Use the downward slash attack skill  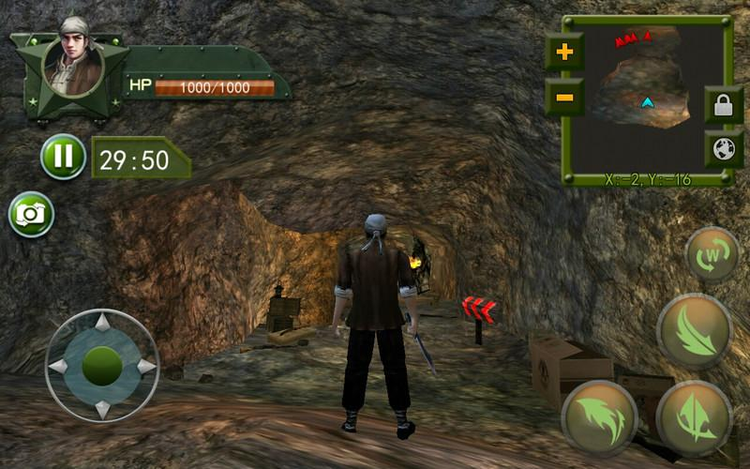[694, 331]
